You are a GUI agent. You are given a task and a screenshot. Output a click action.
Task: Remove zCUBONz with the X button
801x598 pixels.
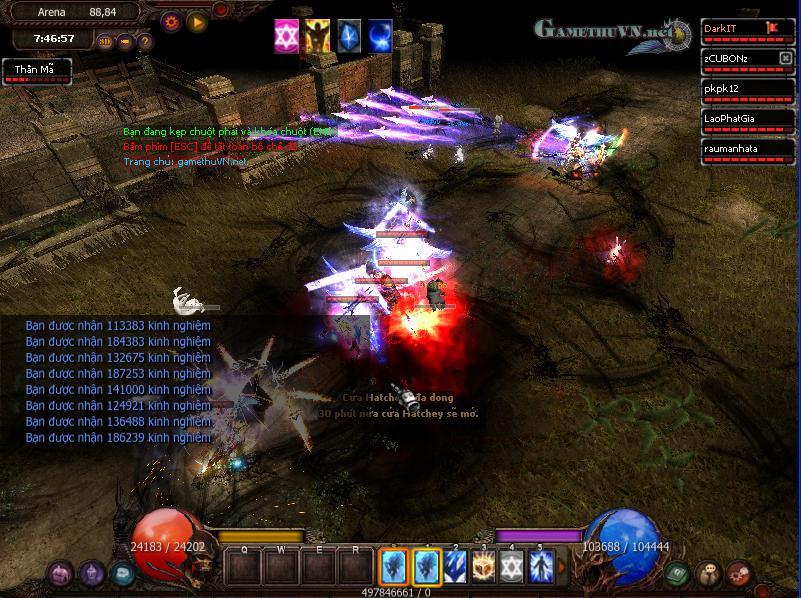[x=785, y=58]
